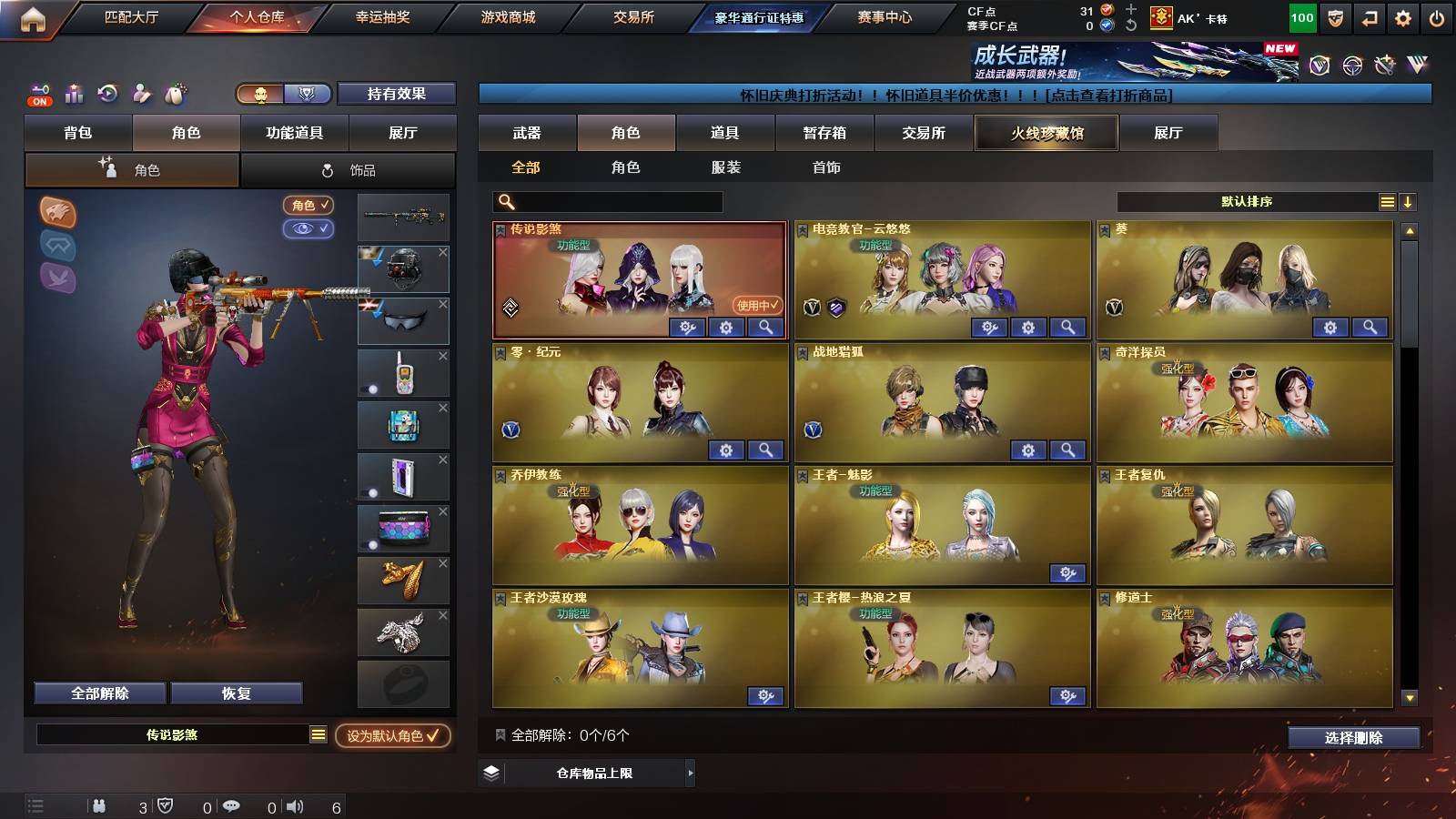
Task: Enable 角色 checkmark filter above the character model
Action: [x=309, y=205]
